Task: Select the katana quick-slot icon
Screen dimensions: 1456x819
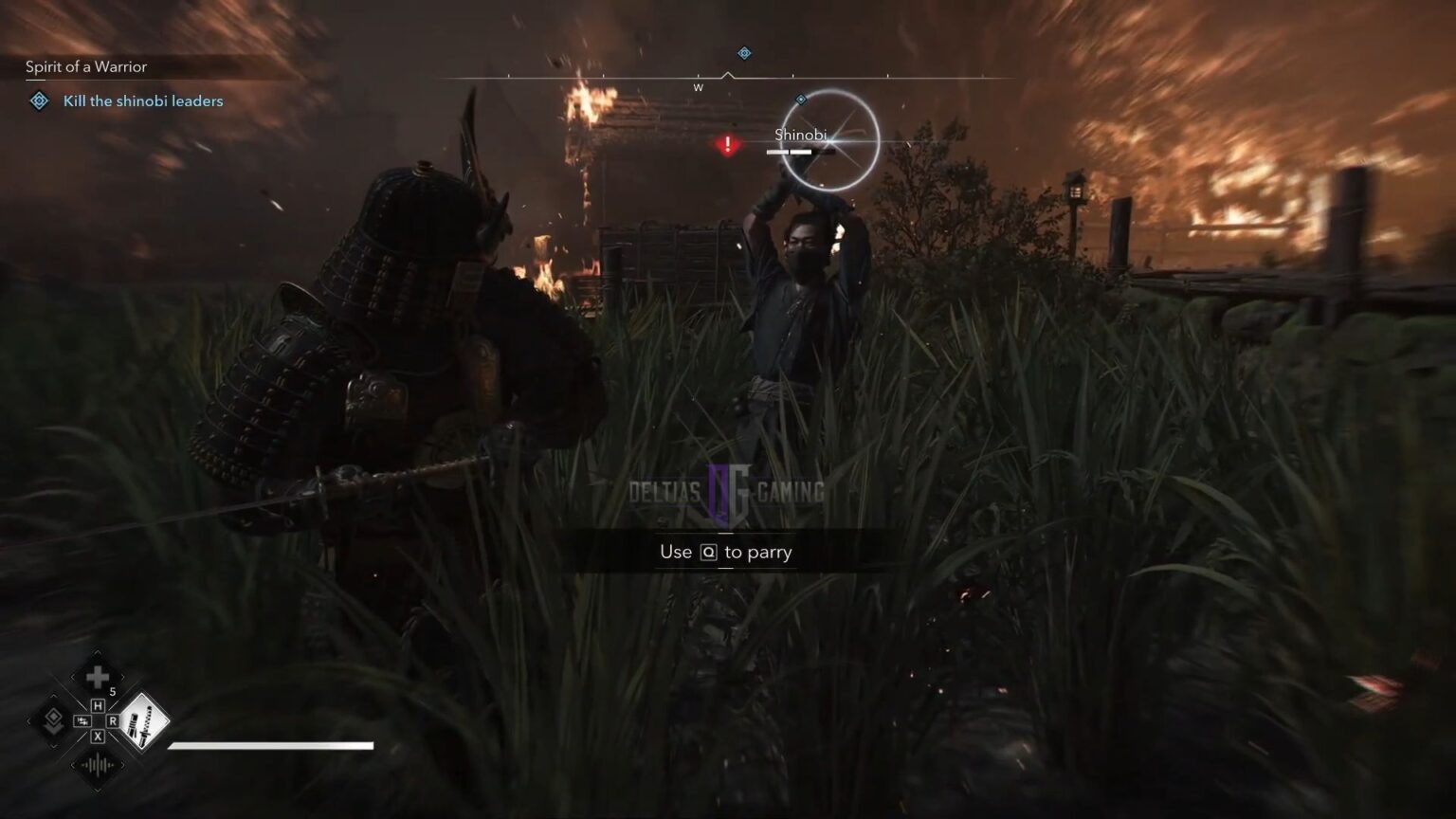Action: pos(145,723)
